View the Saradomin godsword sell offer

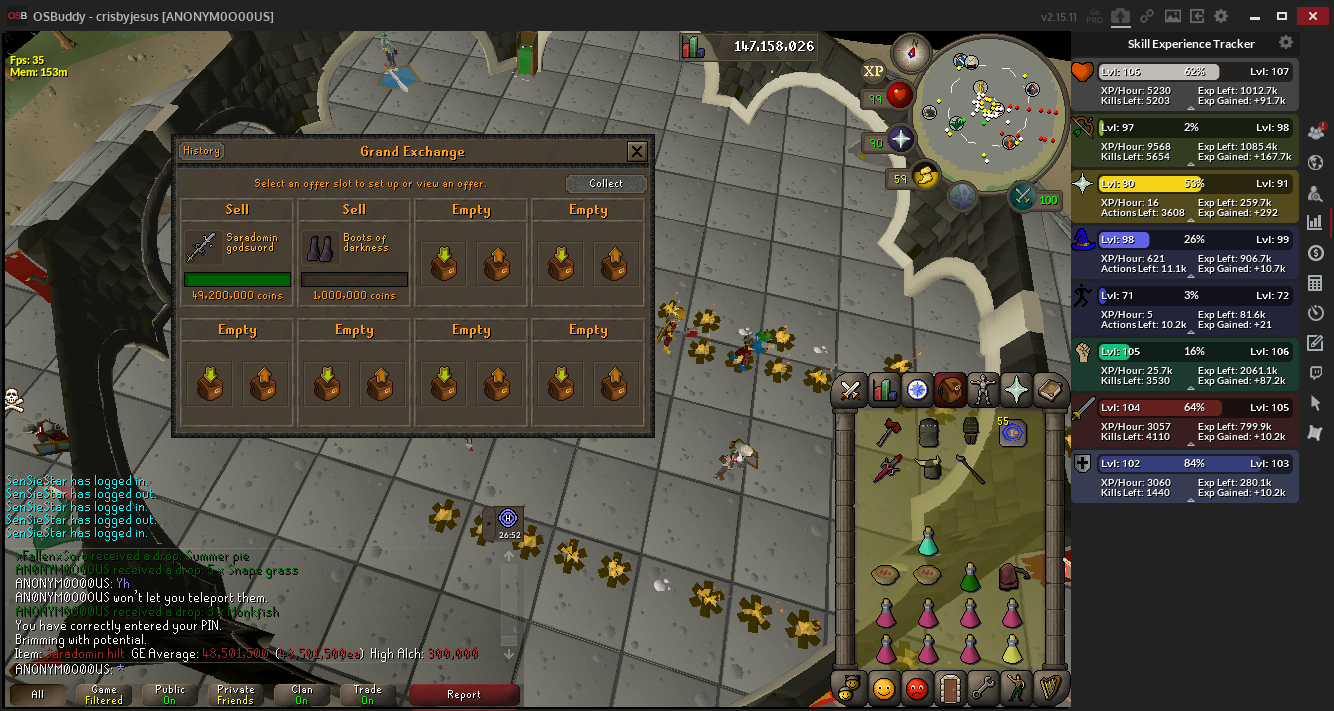(237, 252)
